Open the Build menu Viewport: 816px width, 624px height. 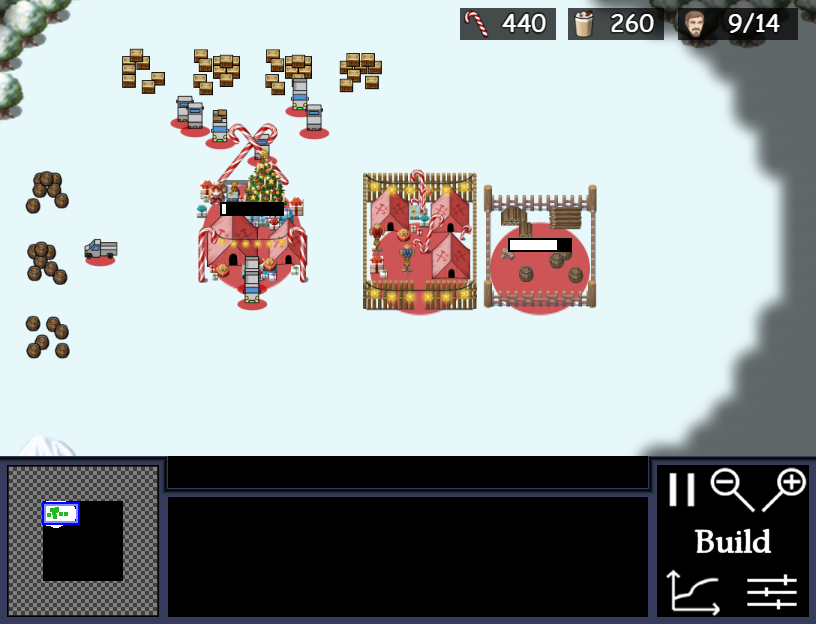733,542
